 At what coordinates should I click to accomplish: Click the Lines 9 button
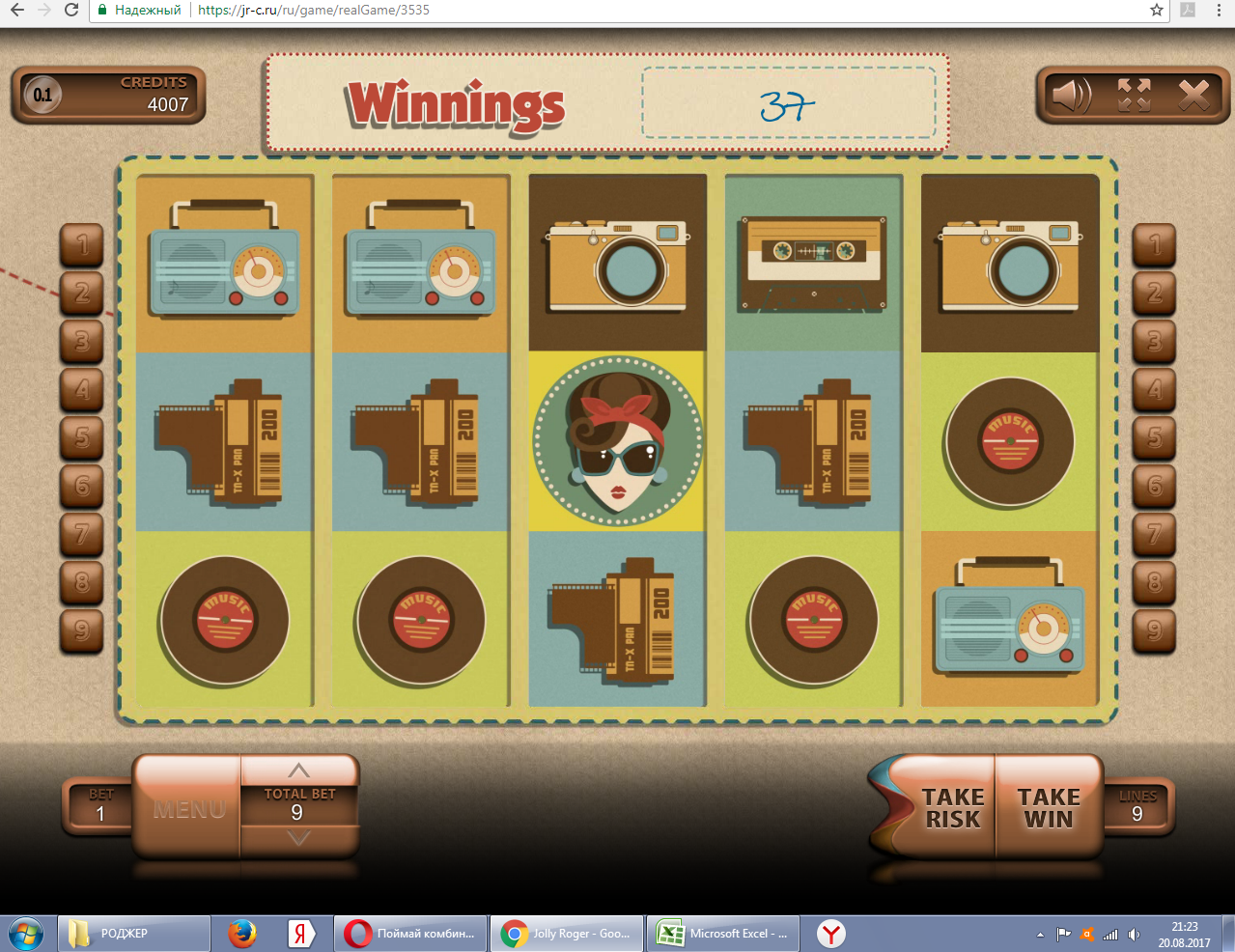tap(1137, 807)
